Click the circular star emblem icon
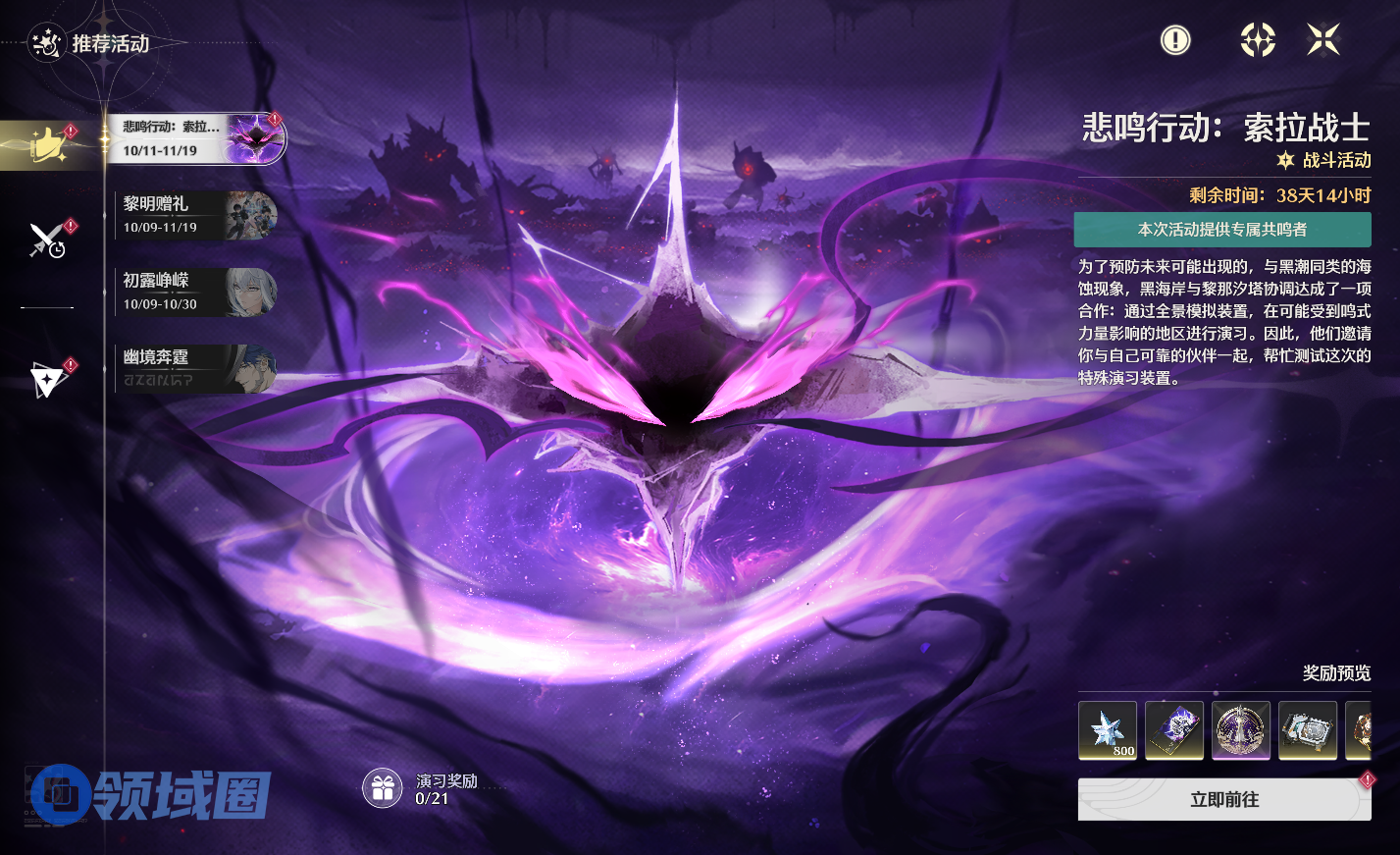 click(1257, 40)
